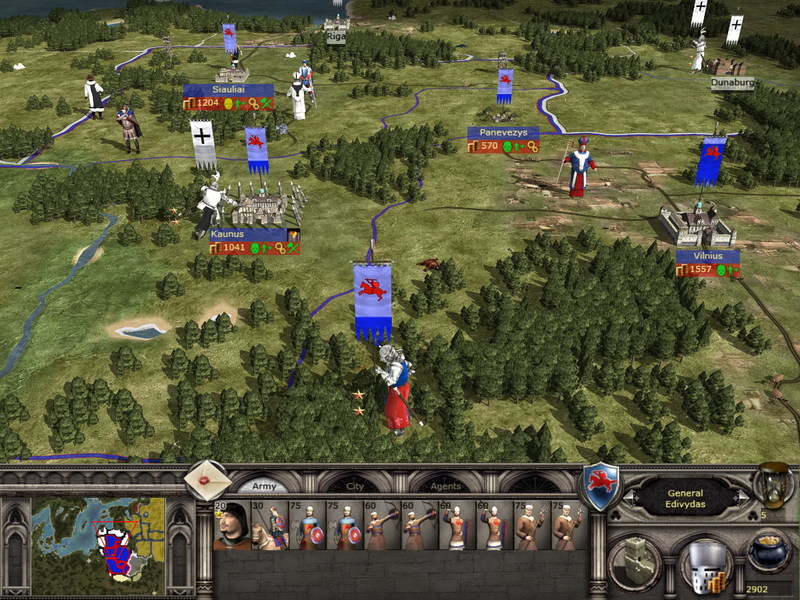This screenshot has height=600, width=800.
Task: Select the general's bodyguard portrait card
Action: coord(231,525)
